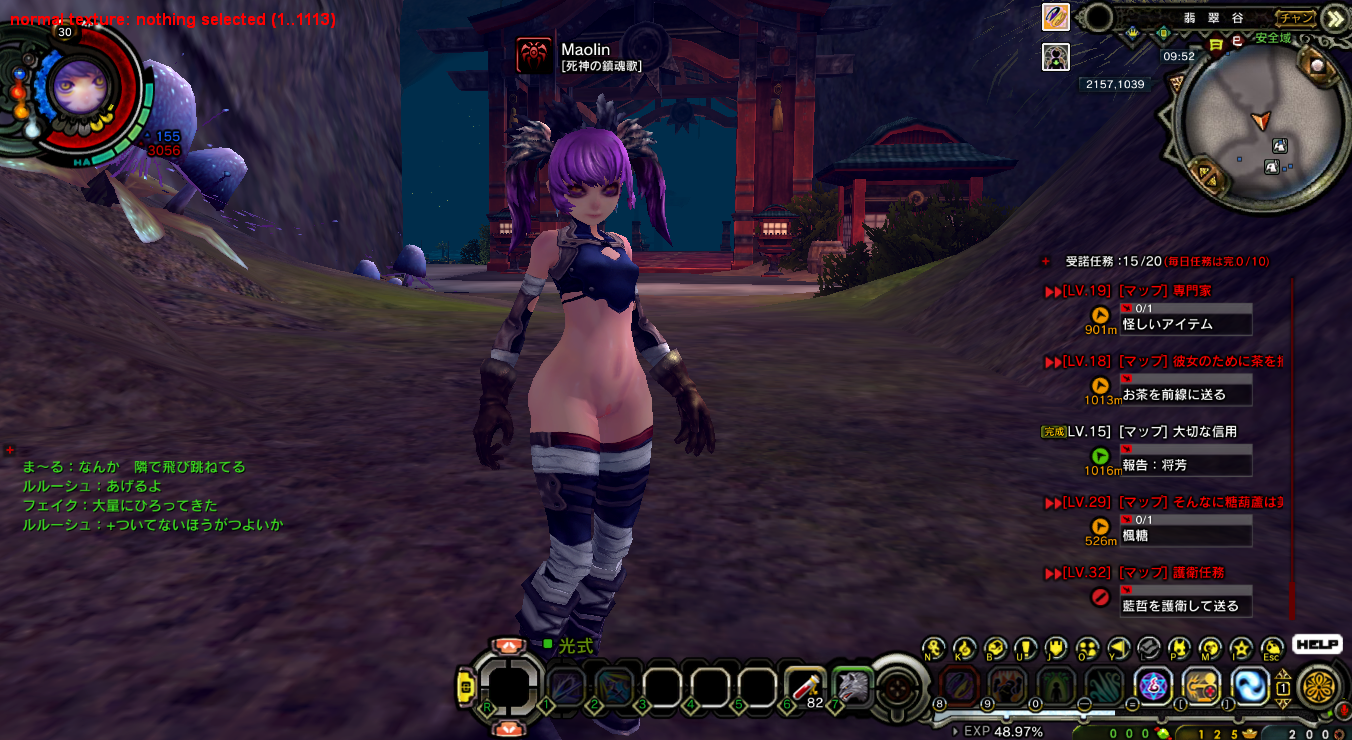Track the お茶を前線に送る quest objective

(x=1186, y=394)
